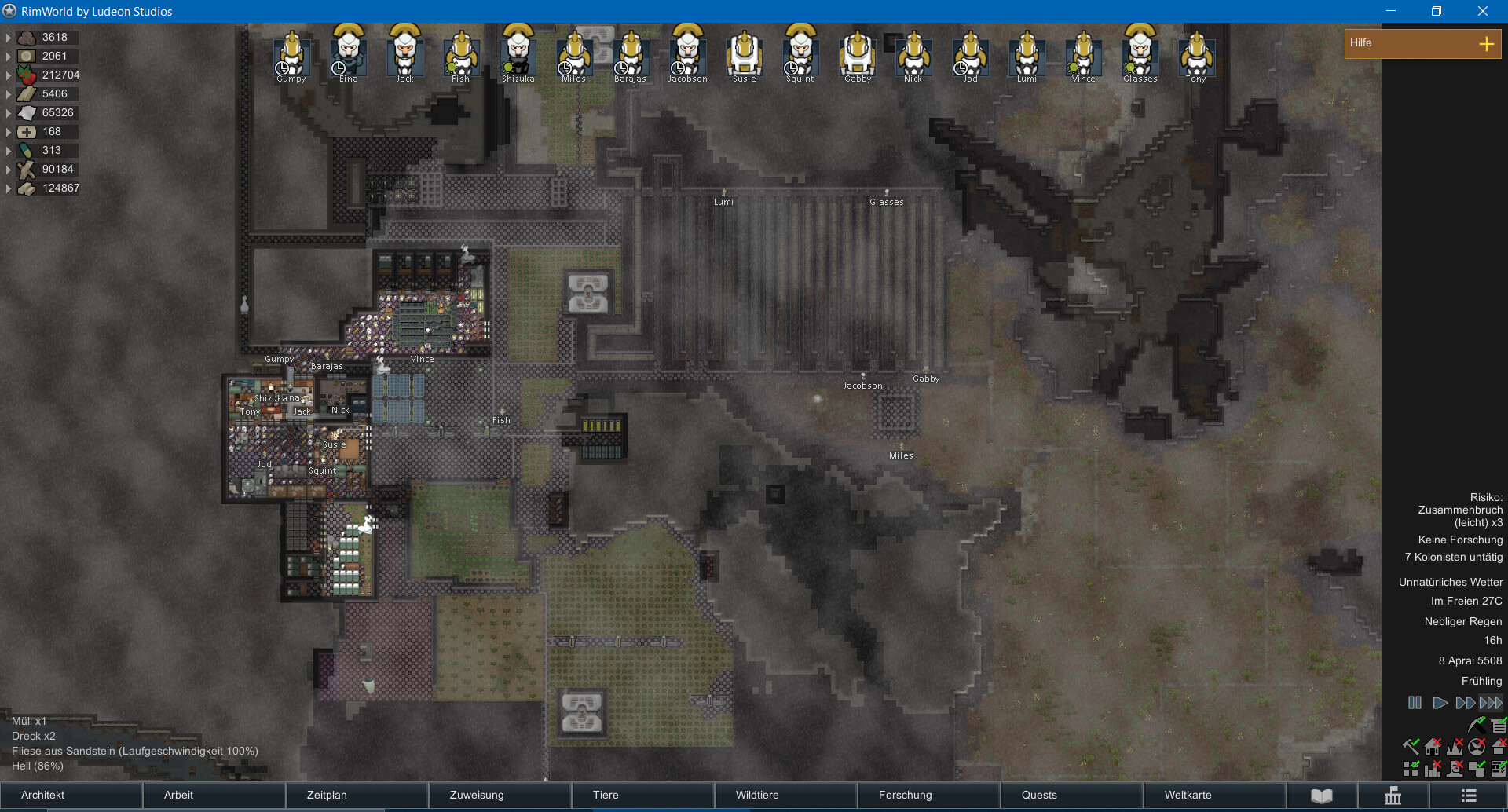Open the factions building icon tab

(x=1393, y=796)
